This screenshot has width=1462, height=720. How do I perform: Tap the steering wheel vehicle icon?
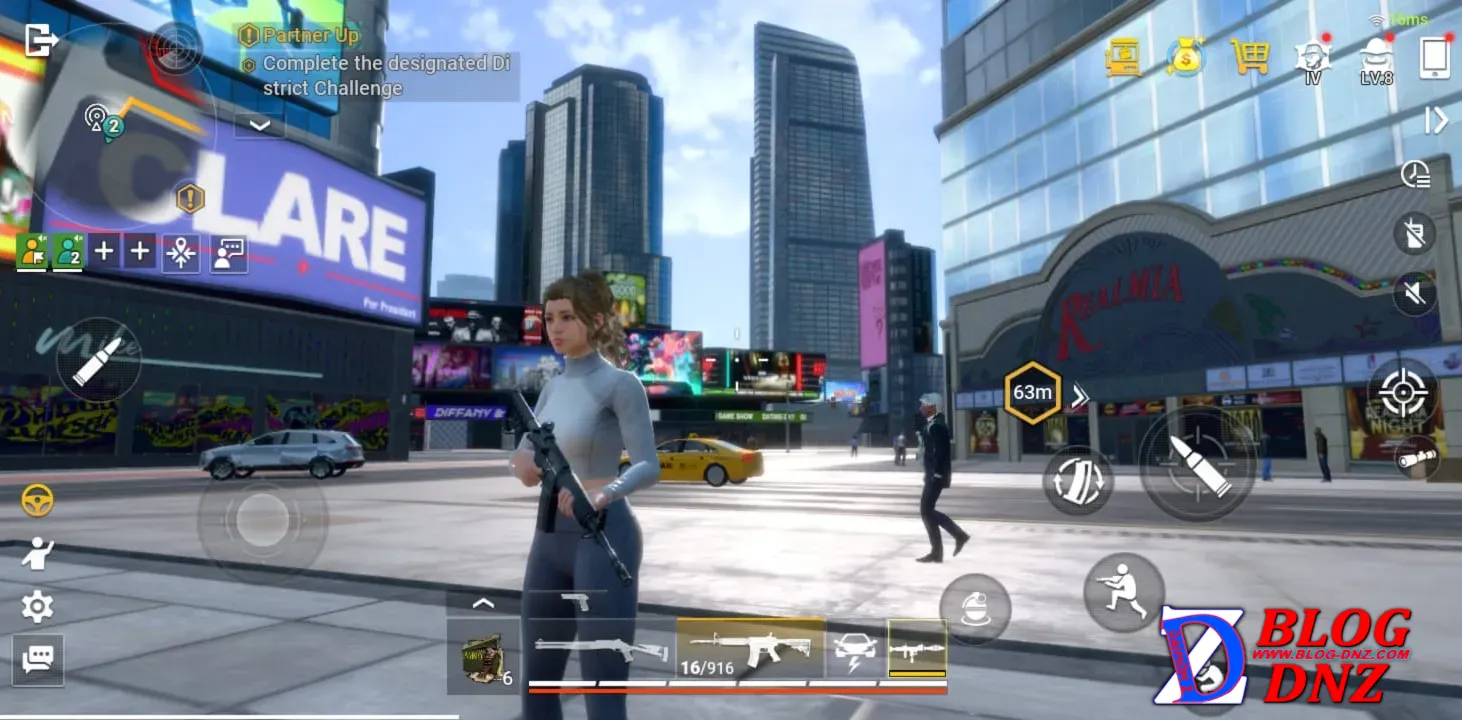38,500
